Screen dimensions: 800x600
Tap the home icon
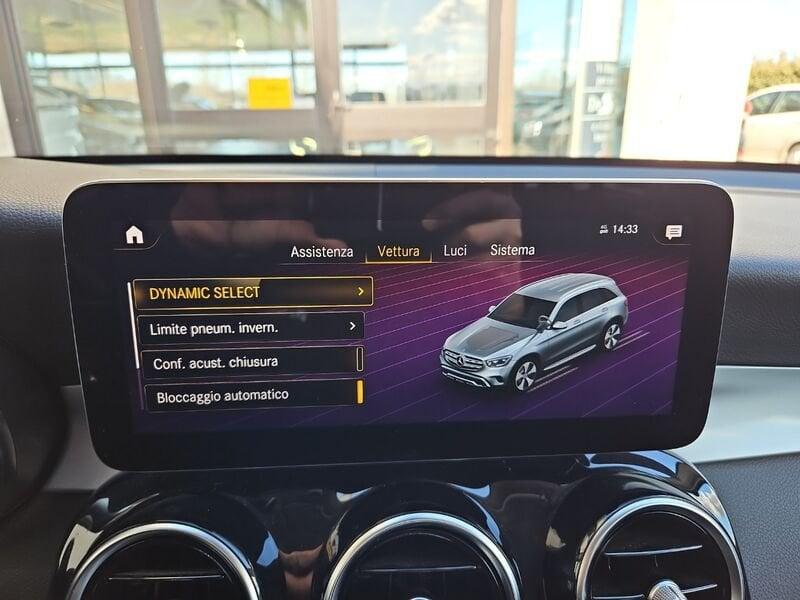(134, 235)
